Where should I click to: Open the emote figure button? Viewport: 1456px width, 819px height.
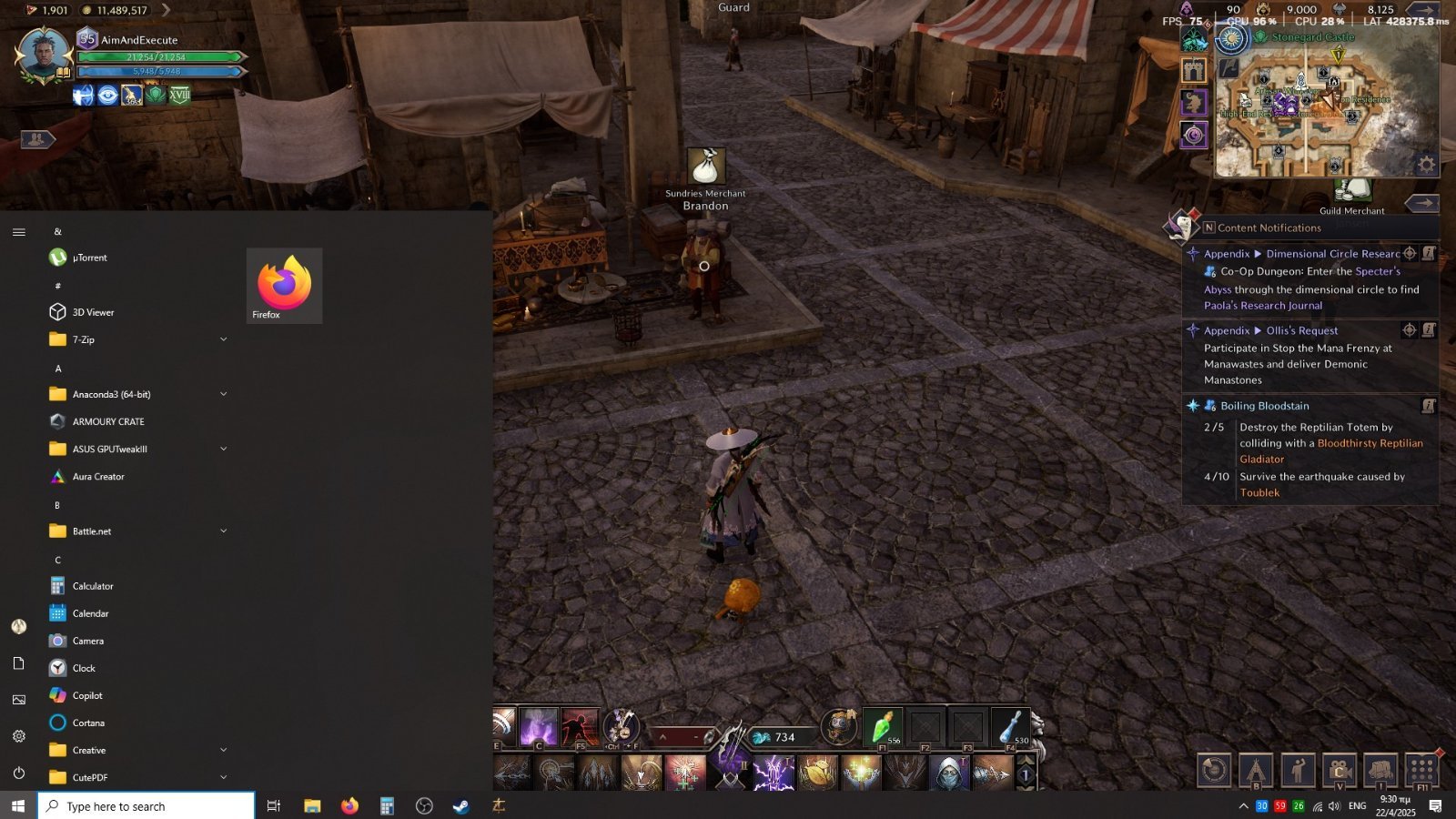1298,770
